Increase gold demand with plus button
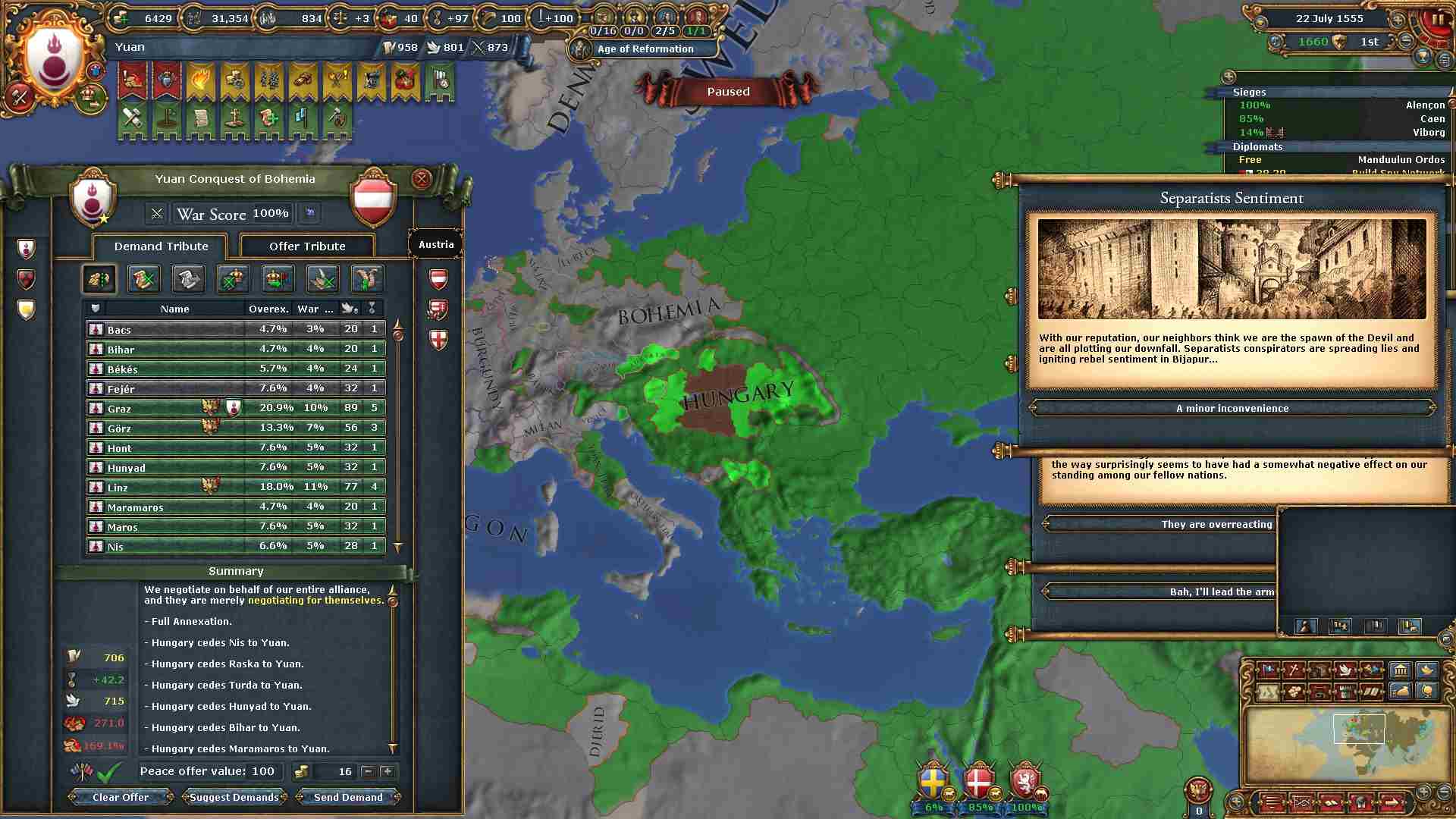Screen dimensions: 1456x819 pyautogui.click(x=388, y=771)
